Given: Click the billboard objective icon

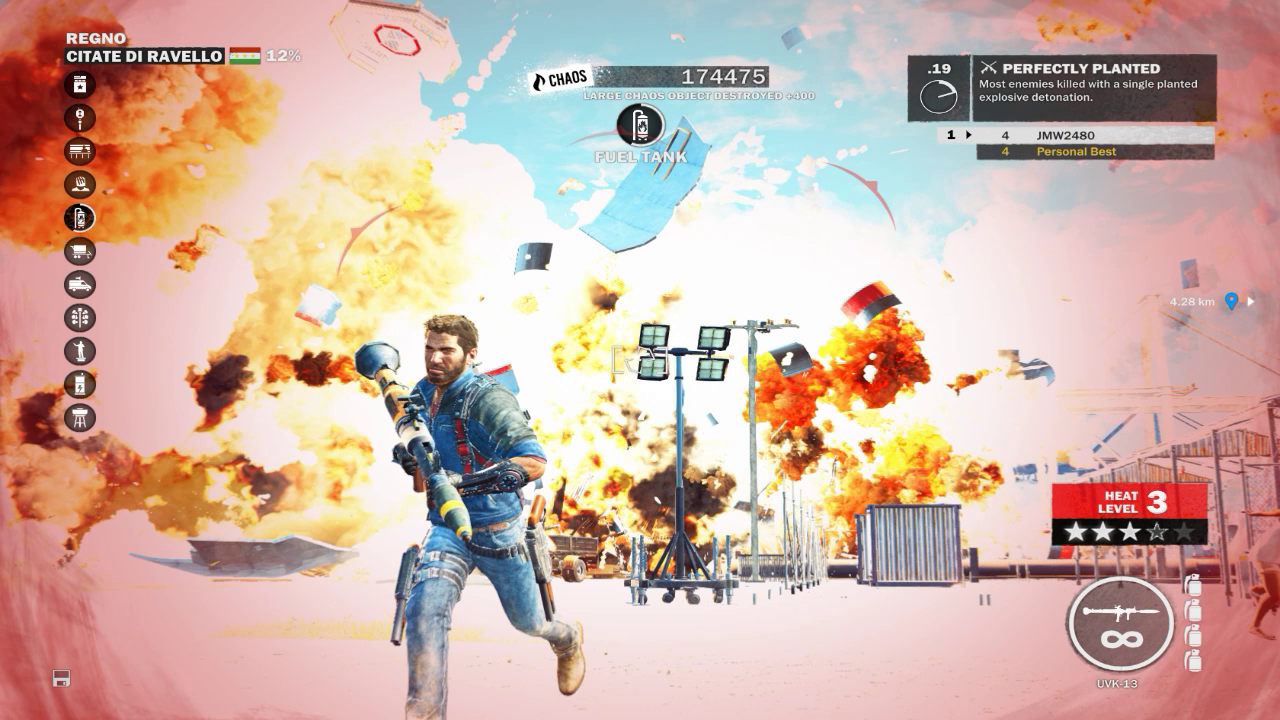Looking at the screenshot, I should point(80,151).
